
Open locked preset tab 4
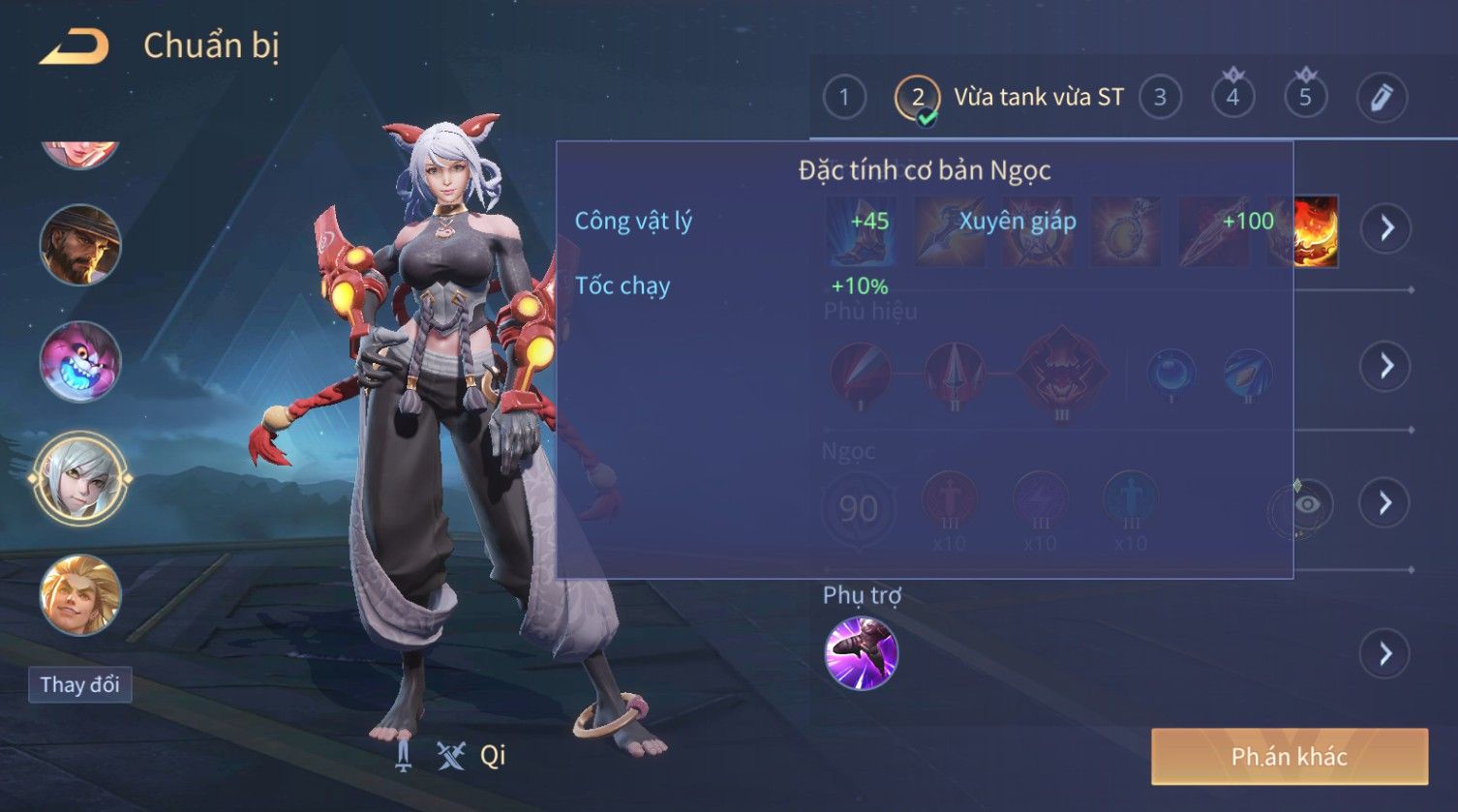[1232, 97]
